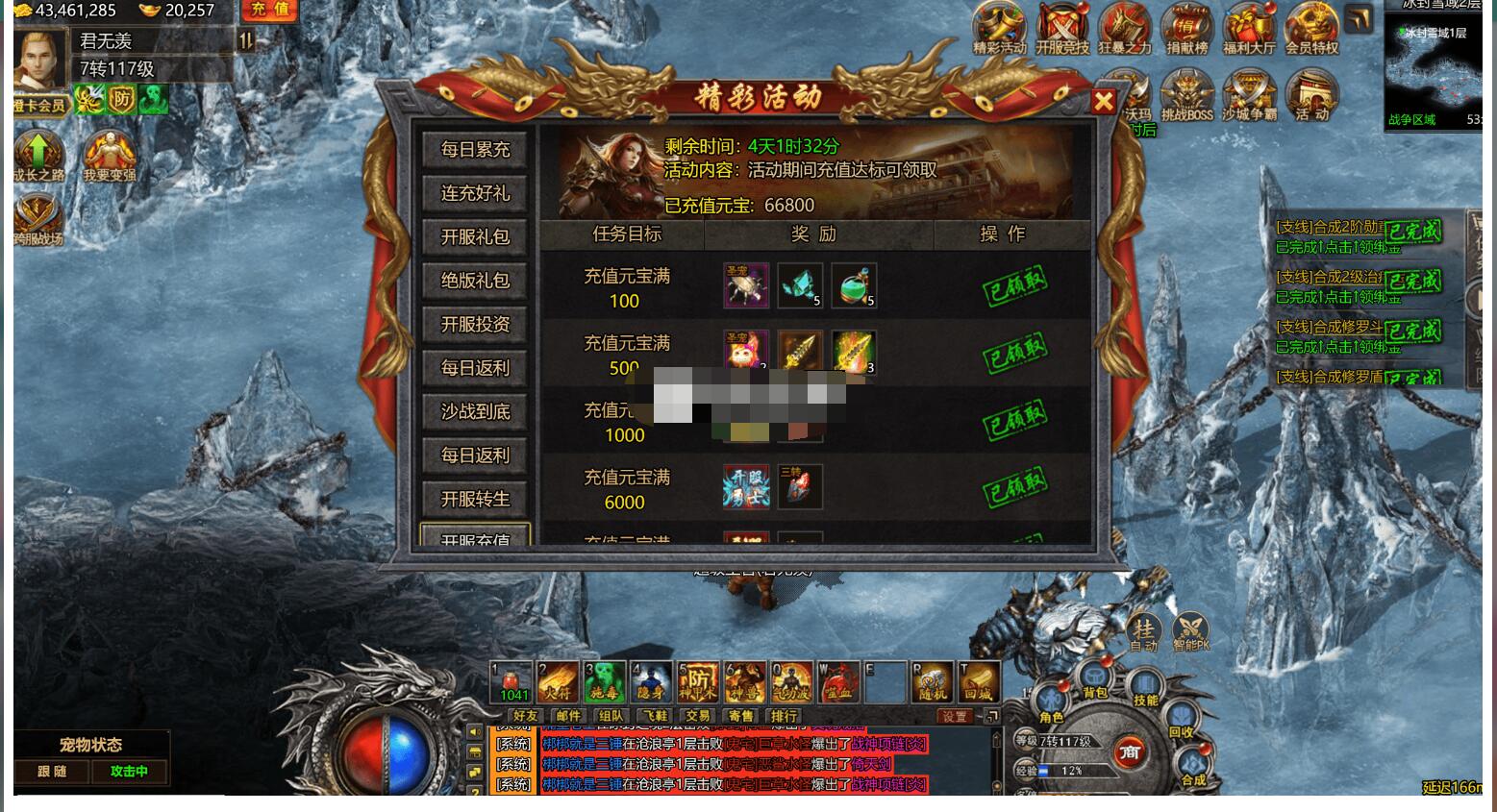This screenshot has height=812, width=1497.
Task: Expand the minimap view arrow
Action: pyautogui.click(x=1359, y=17)
